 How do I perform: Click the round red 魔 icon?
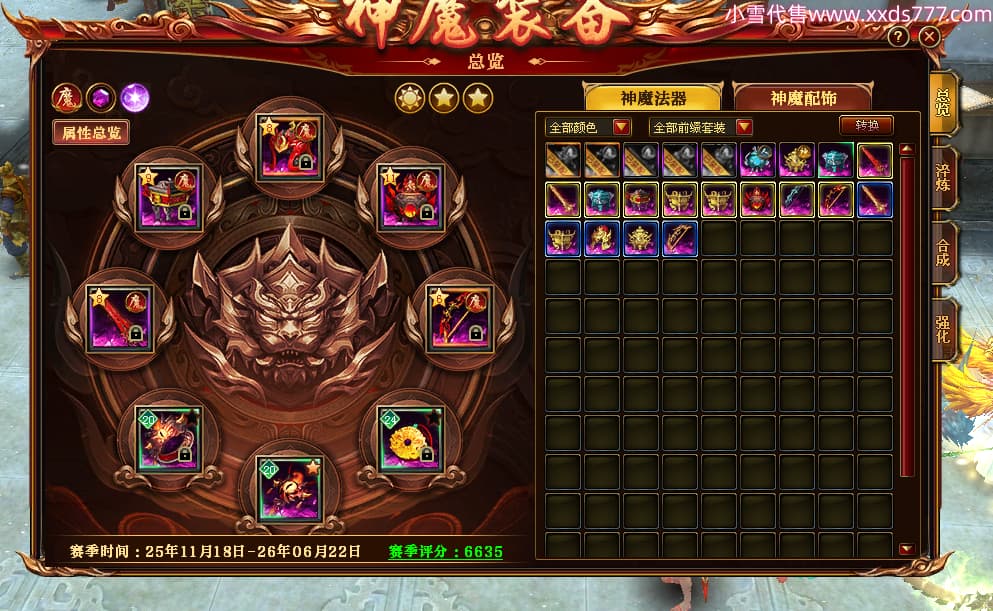point(67,97)
